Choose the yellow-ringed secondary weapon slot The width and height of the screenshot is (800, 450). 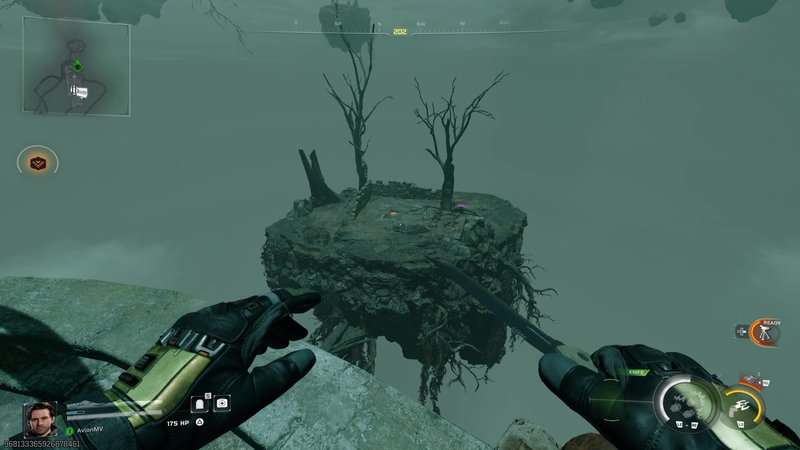point(741,405)
